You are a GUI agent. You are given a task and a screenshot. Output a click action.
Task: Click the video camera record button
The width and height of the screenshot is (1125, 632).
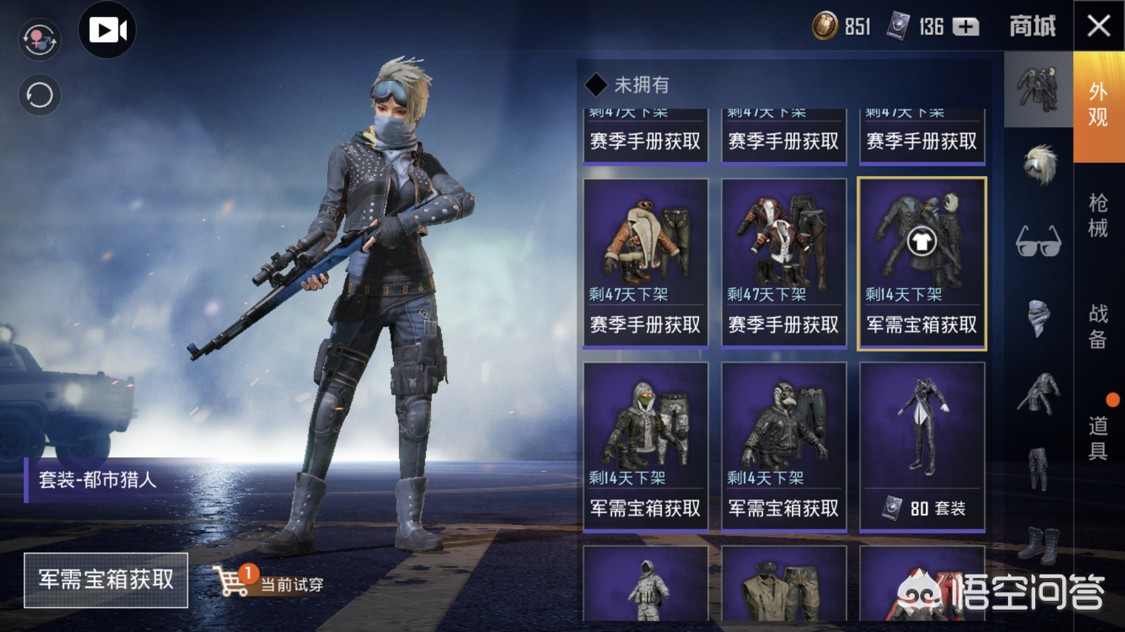click(x=107, y=31)
